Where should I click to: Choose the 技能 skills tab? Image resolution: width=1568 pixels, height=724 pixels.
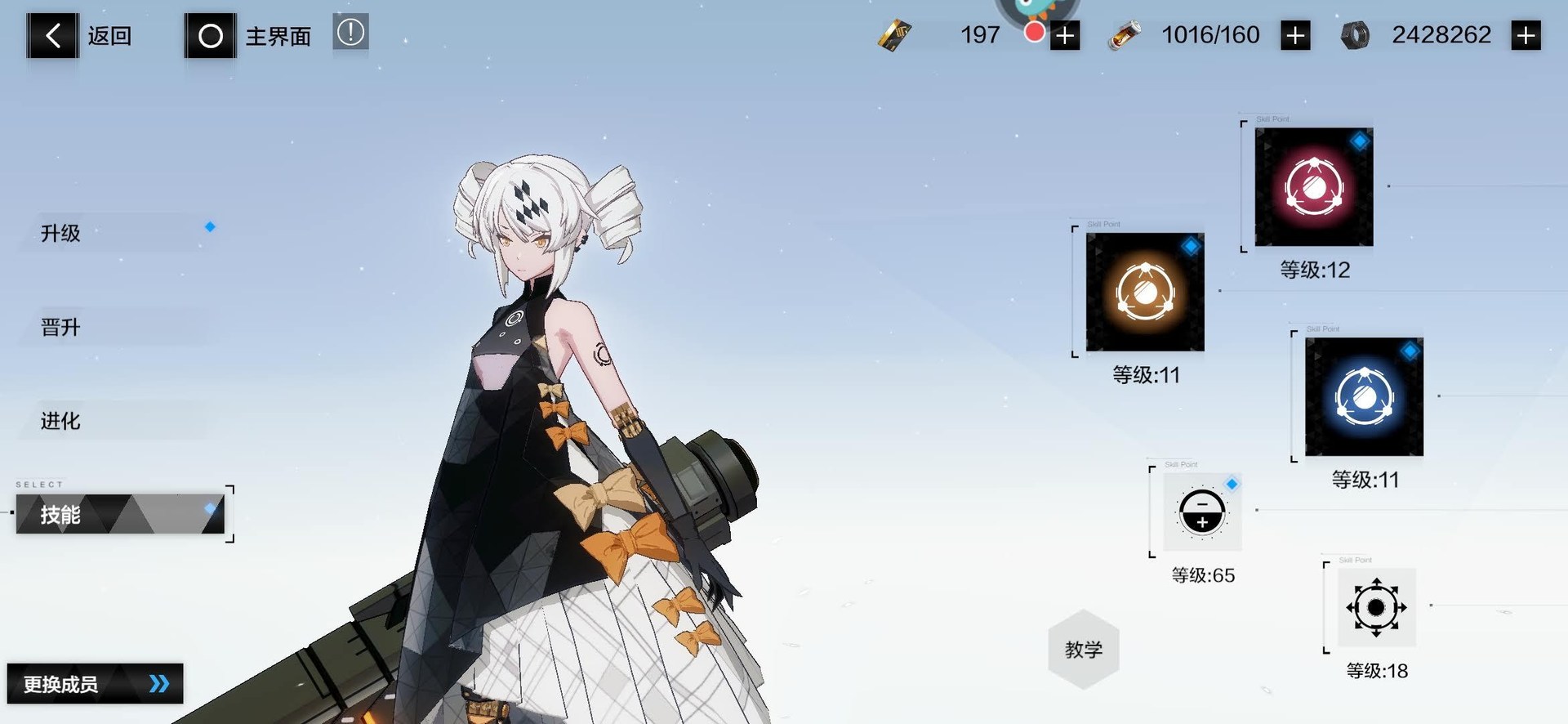(x=120, y=514)
